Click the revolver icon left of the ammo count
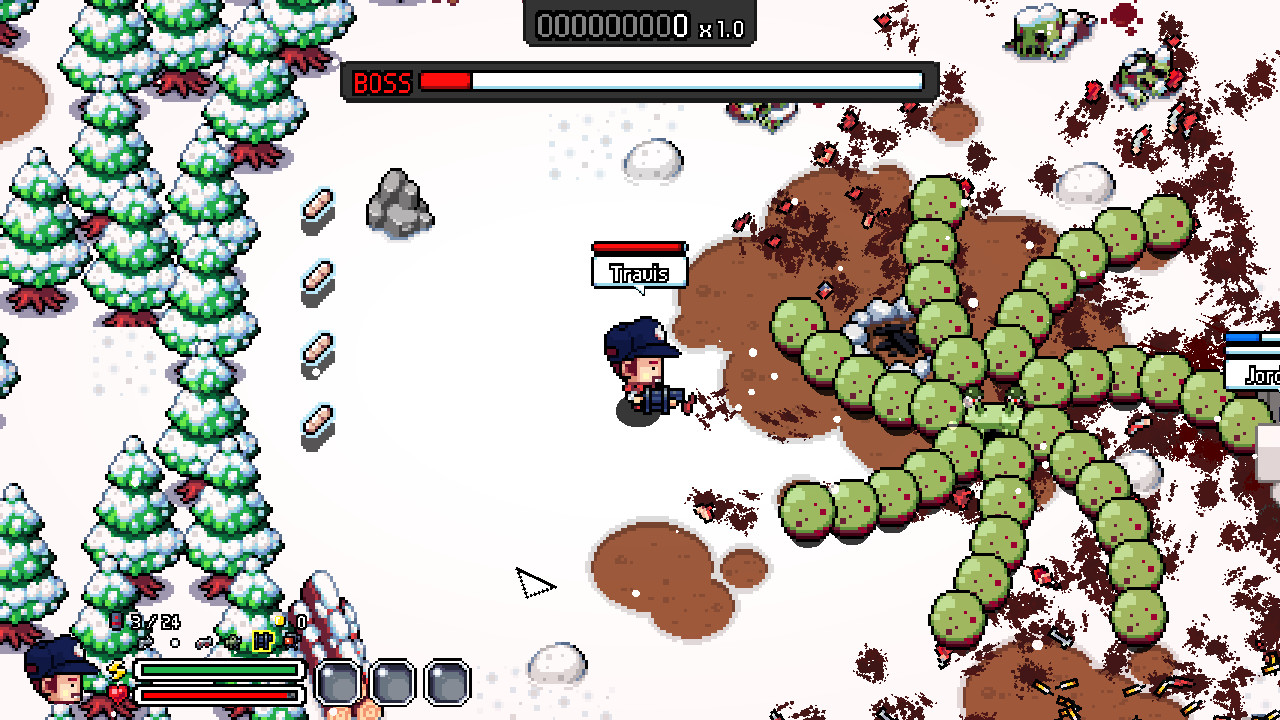This screenshot has width=1280, height=720. tap(204, 643)
